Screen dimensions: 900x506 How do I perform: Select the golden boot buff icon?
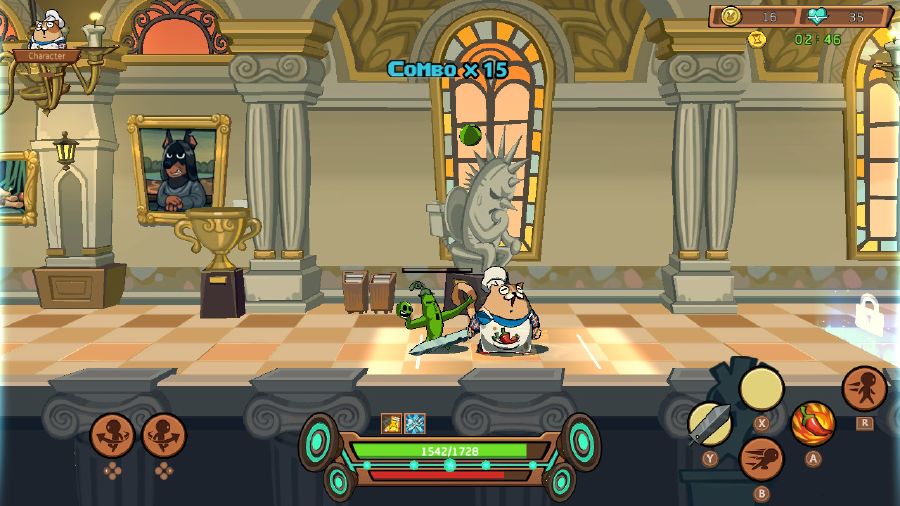coord(391,424)
